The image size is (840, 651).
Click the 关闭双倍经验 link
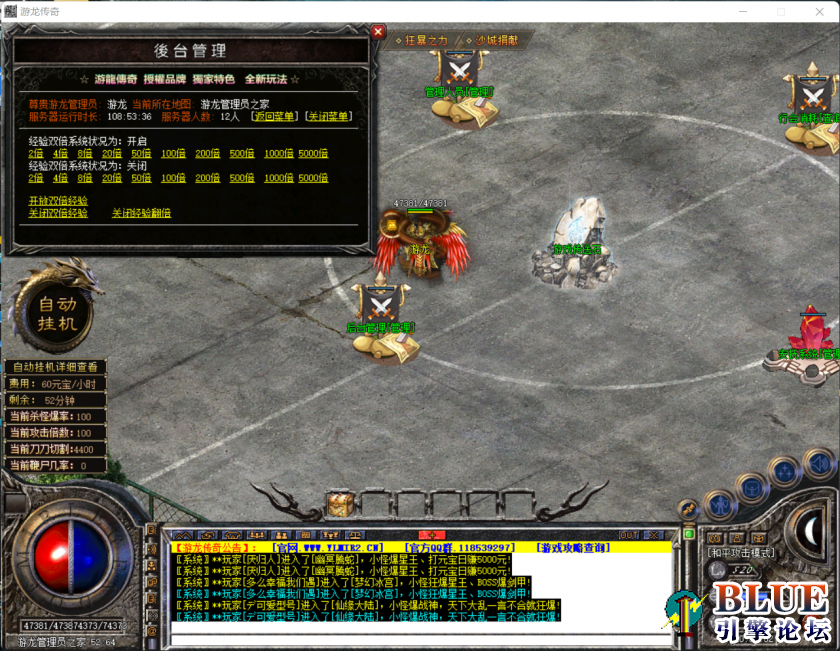pyautogui.click(x=57, y=213)
